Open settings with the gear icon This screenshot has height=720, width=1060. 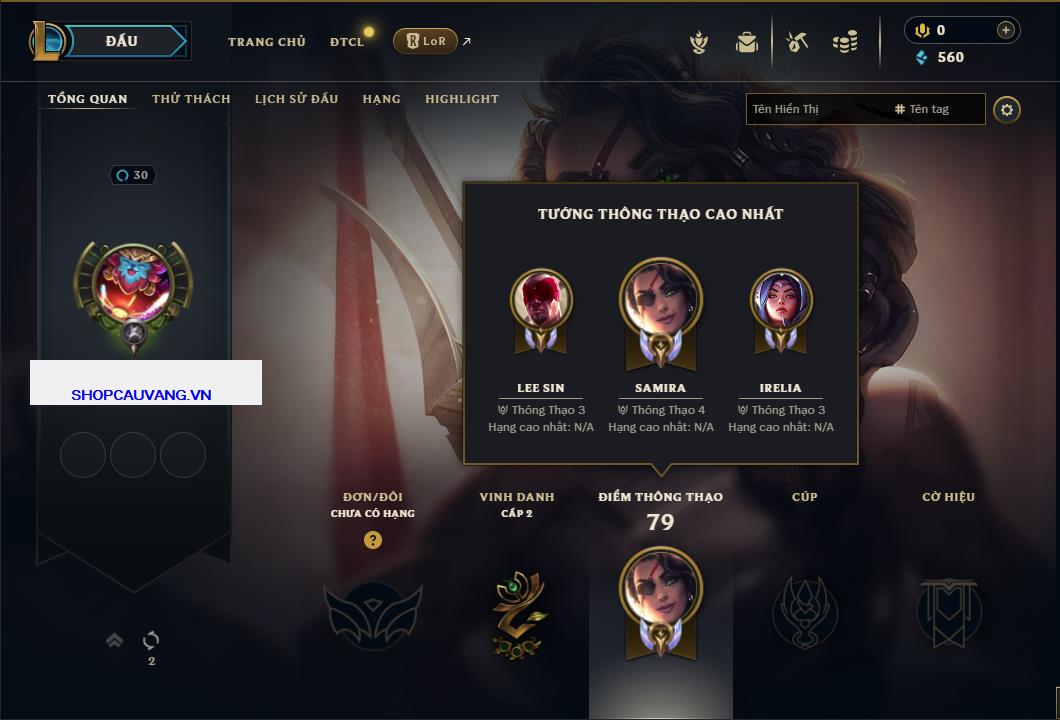[1007, 109]
